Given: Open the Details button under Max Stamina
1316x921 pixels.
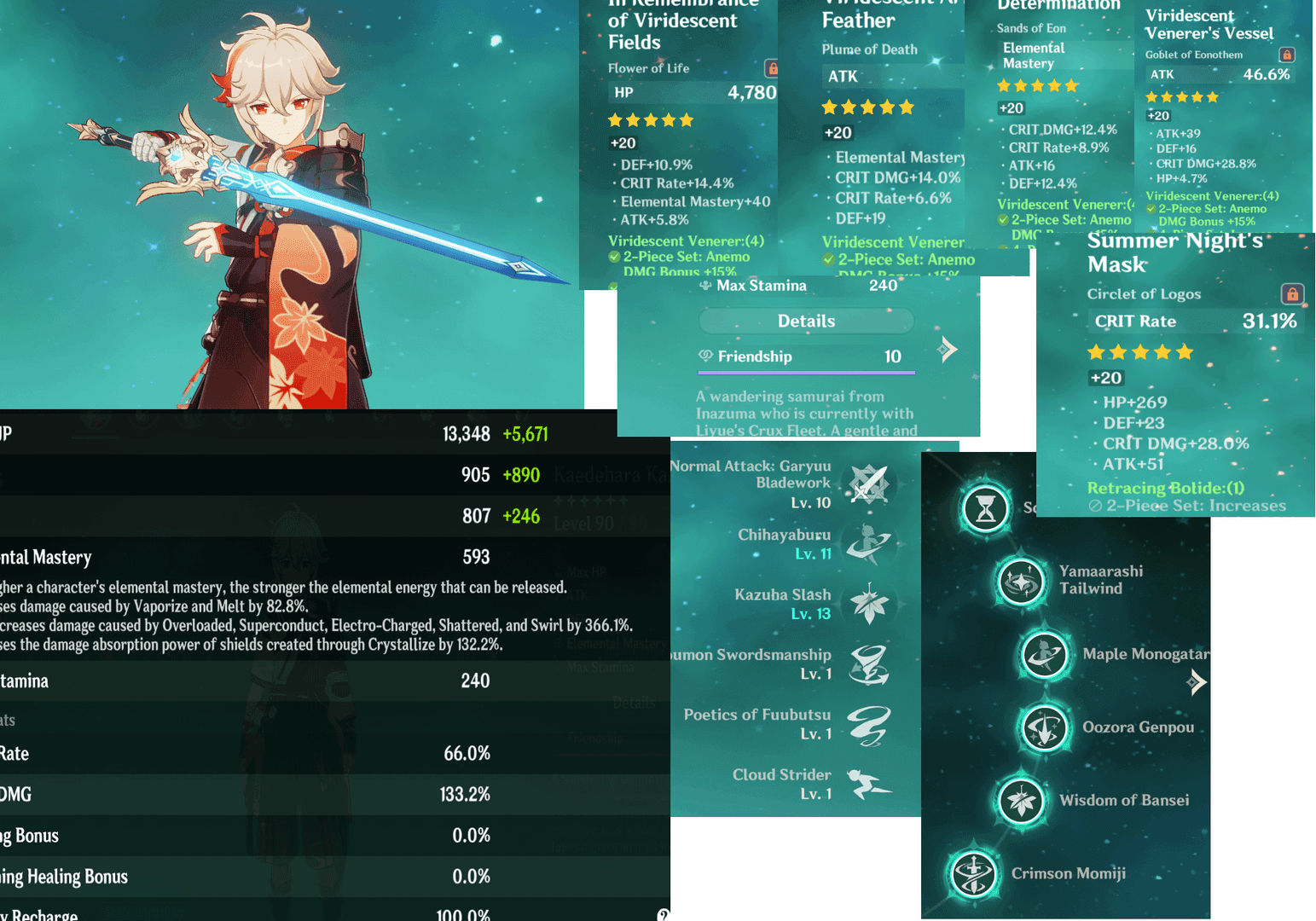Looking at the screenshot, I should pos(806,321).
